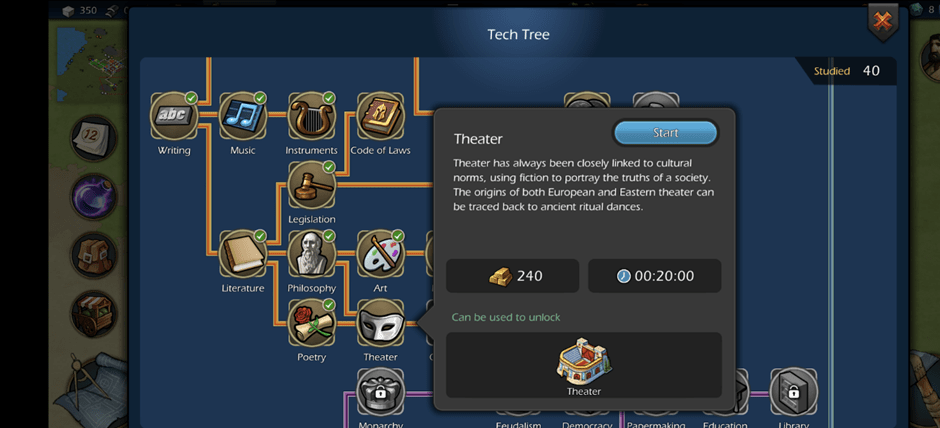The image size is (940, 428).
Task: Click the Theater mask node
Action: tap(380, 323)
